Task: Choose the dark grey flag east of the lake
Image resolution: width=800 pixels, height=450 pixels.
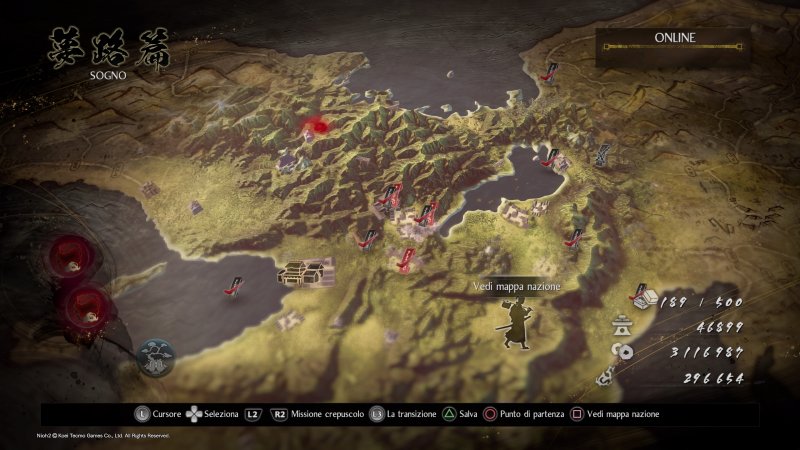Action: (606, 154)
